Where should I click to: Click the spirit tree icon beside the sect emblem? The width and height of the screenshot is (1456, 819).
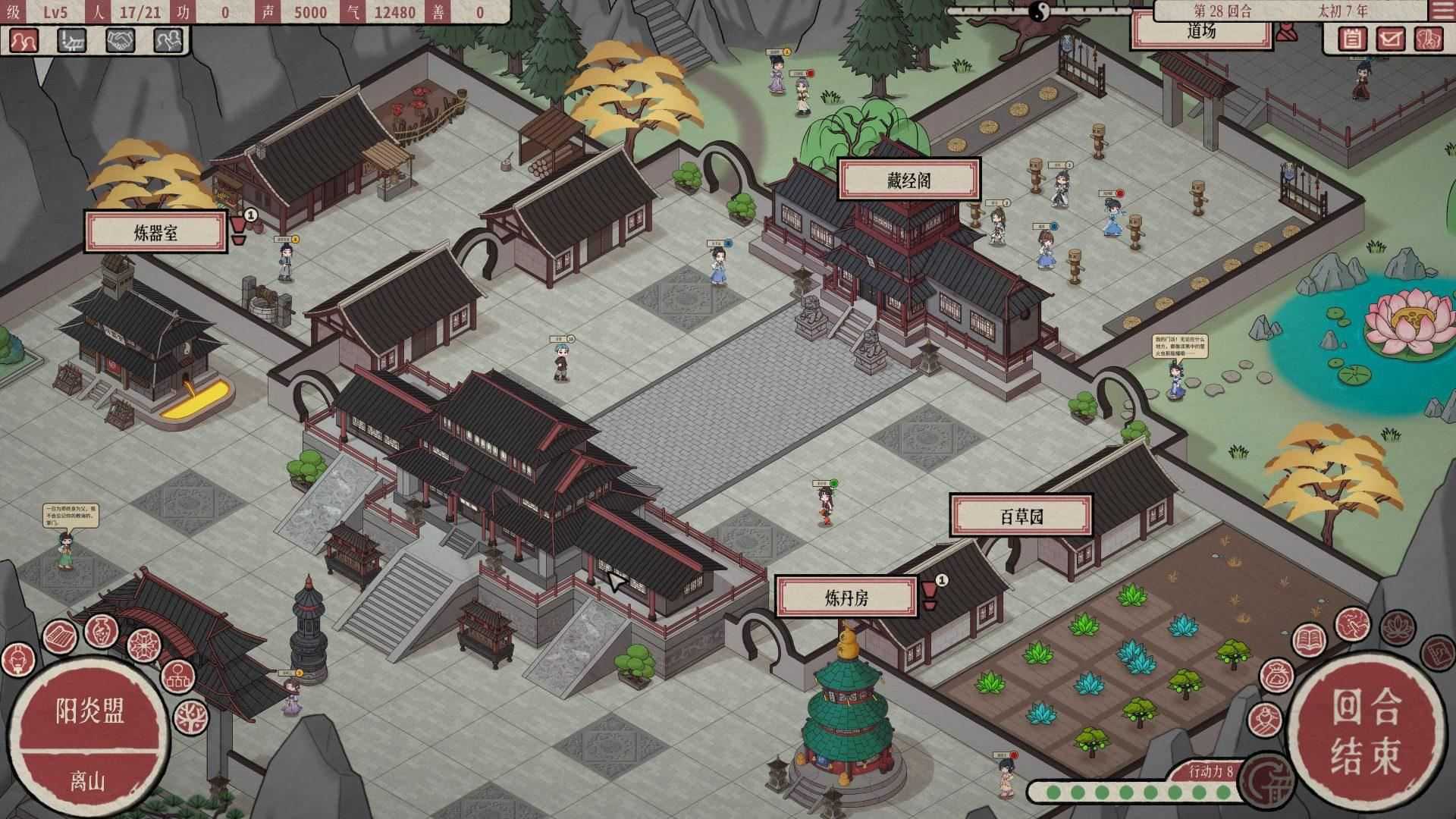[191, 716]
